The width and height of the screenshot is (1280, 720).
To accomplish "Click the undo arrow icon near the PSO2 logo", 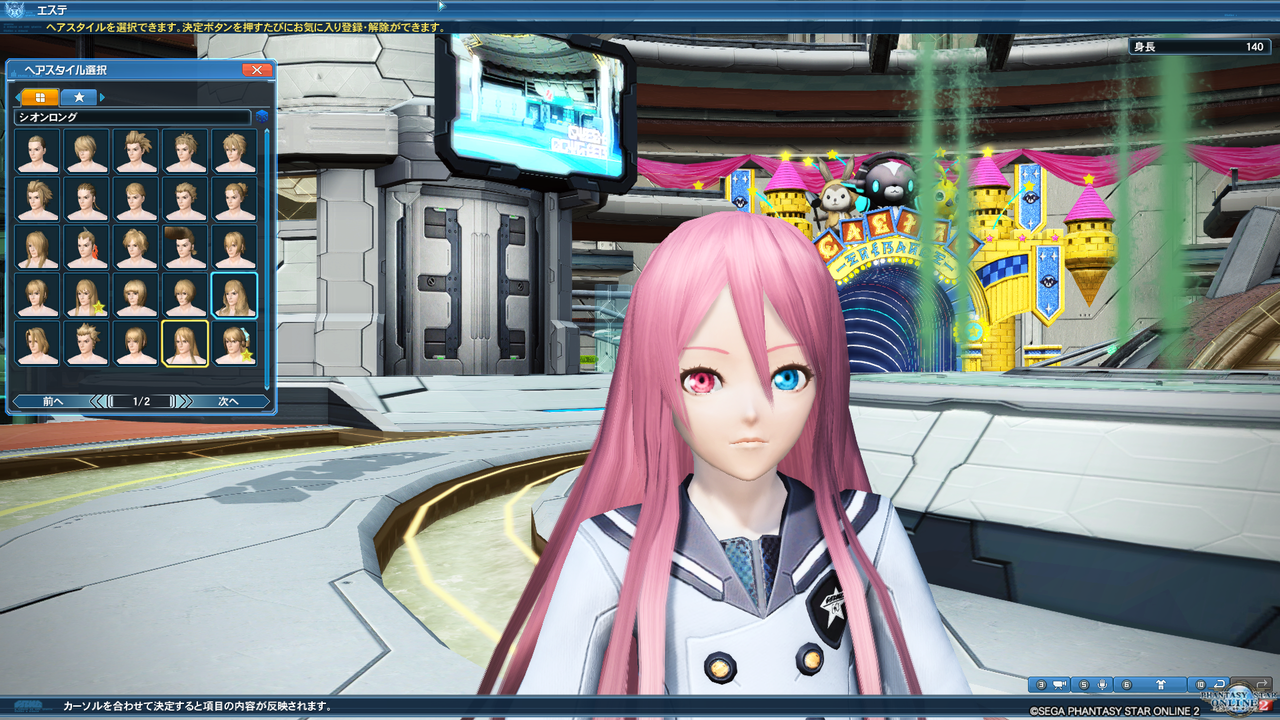I will (1219, 684).
